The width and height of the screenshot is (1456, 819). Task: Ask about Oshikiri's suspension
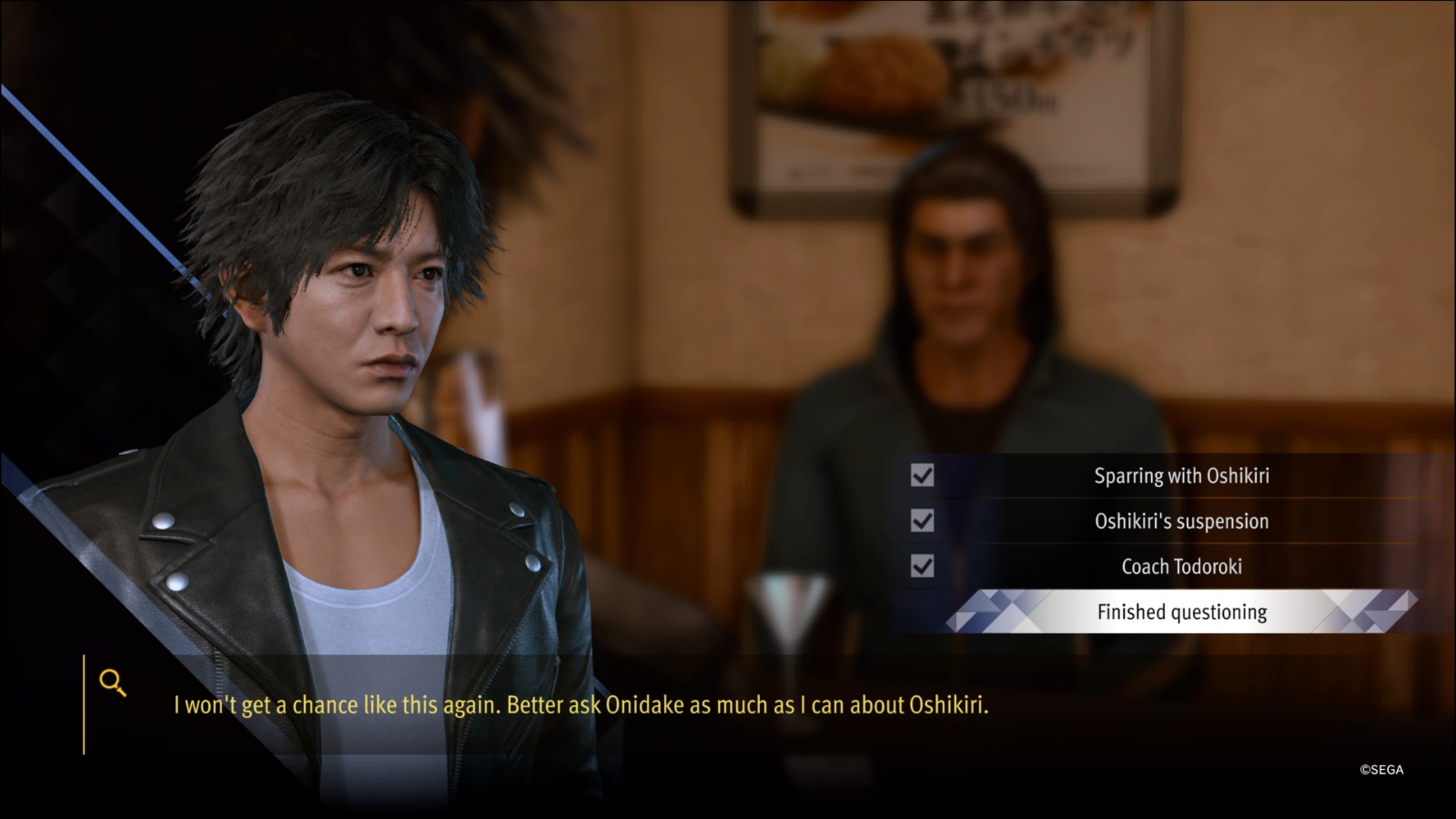pyautogui.click(x=1180, y=521)
